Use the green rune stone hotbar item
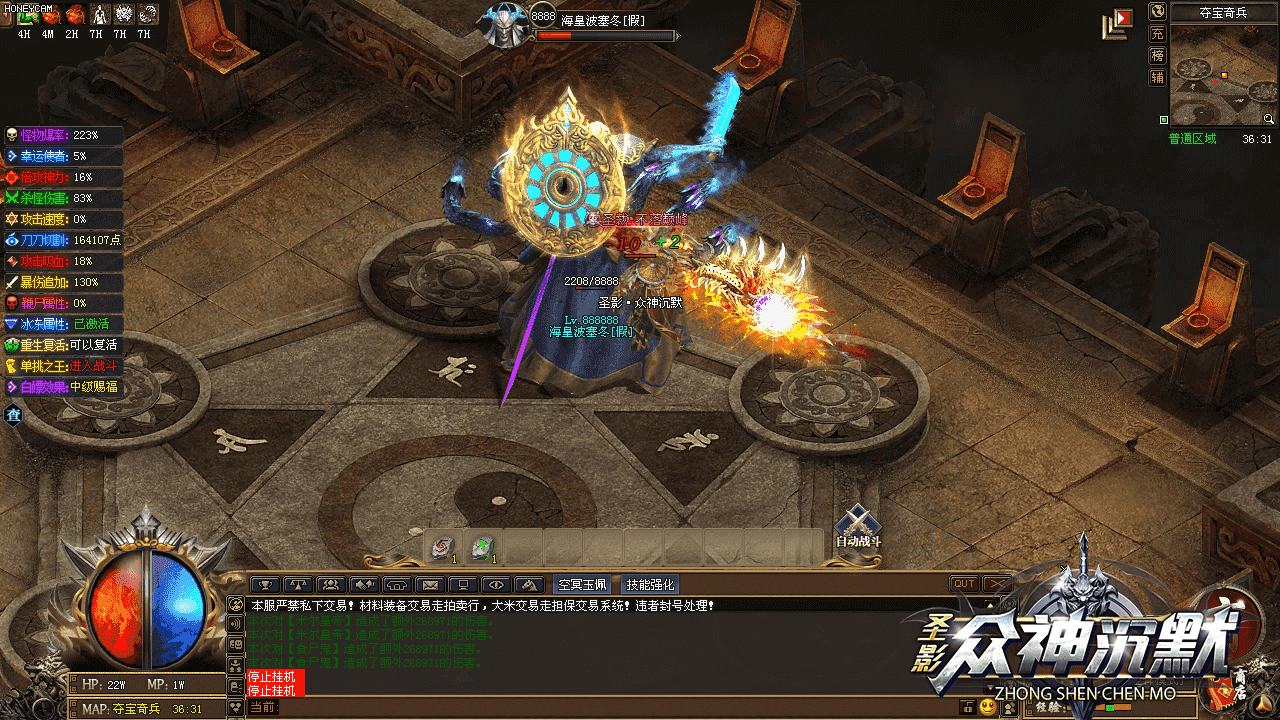 pos(482,547)
